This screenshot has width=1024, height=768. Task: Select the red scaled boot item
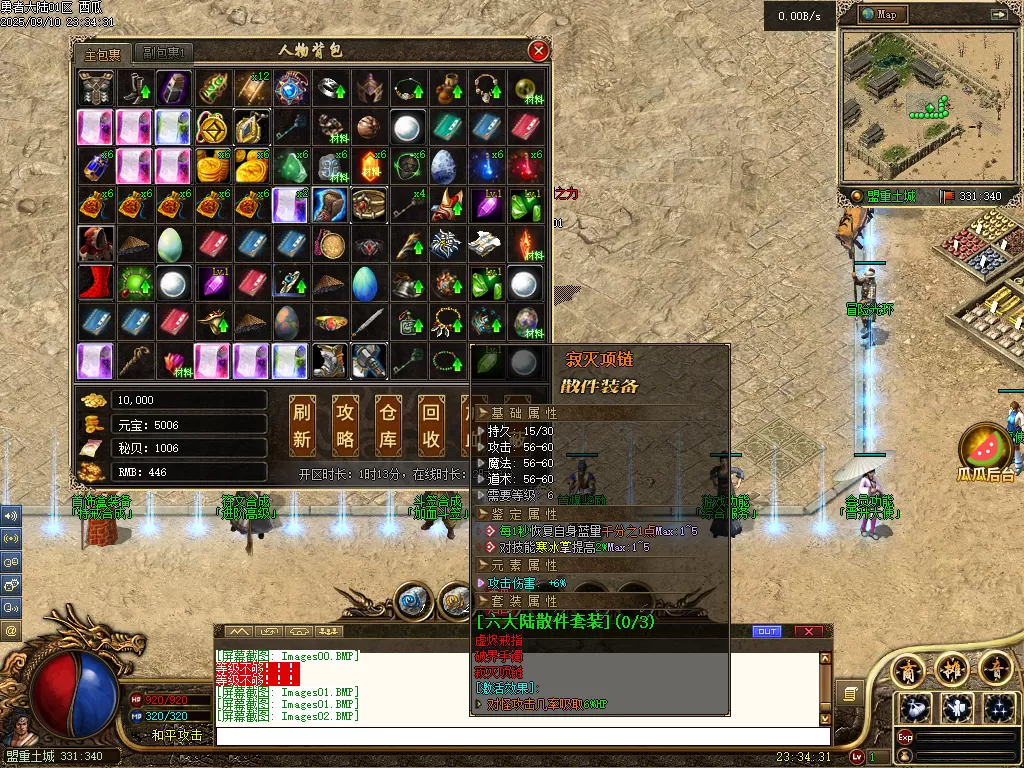pyautogui.click(x=97, y=283)
